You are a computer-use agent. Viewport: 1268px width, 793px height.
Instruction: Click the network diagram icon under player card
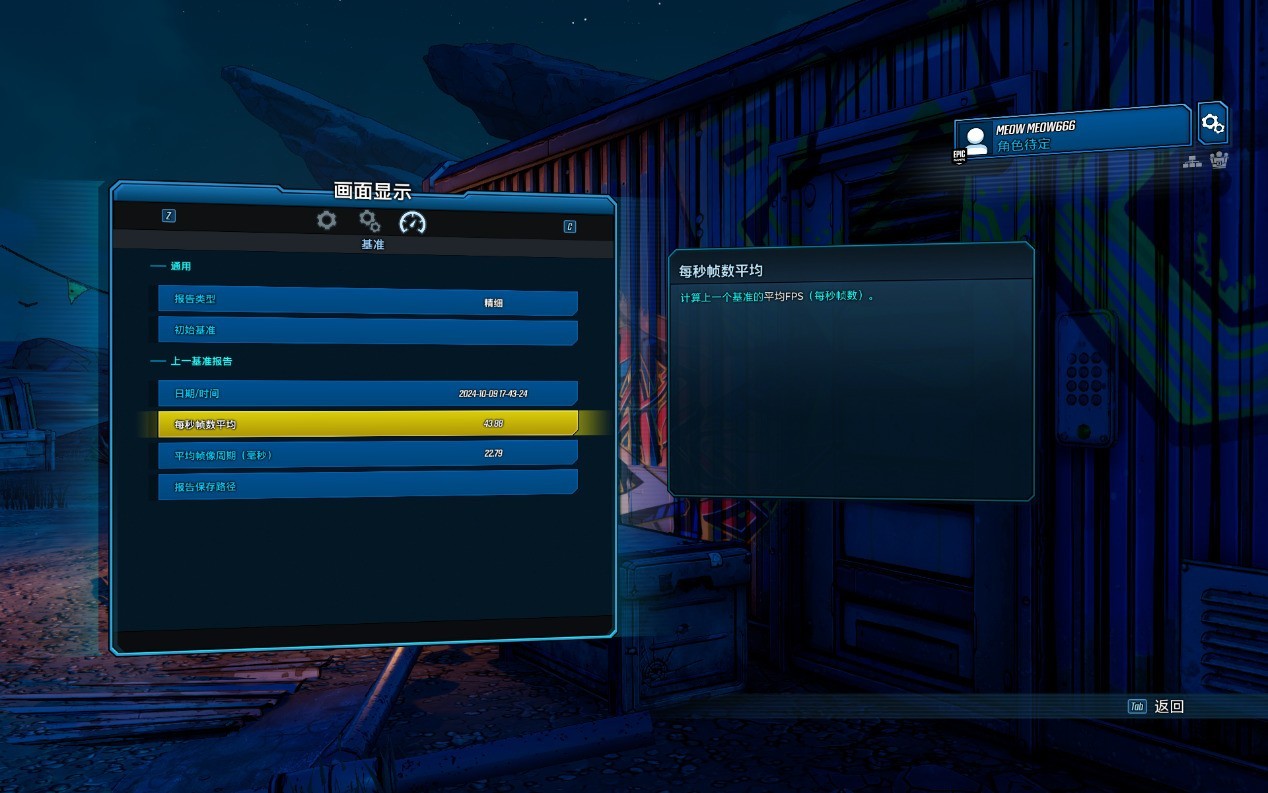coord(1192,161)
